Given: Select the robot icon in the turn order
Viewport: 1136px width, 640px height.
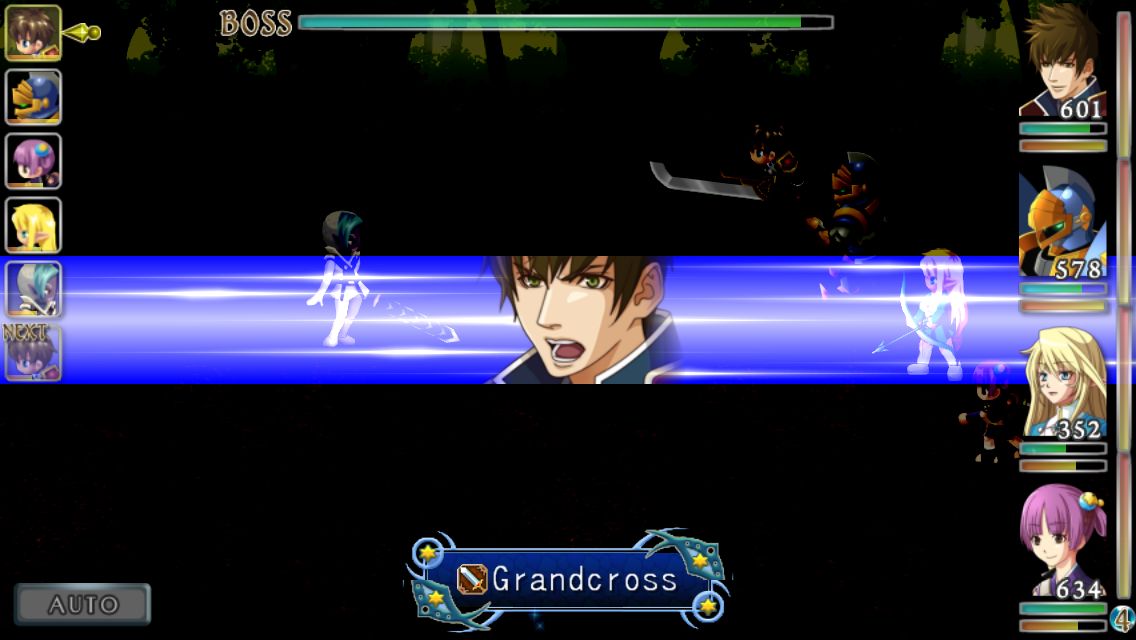Looking at the screenshot, I should (x=34, y=97).
